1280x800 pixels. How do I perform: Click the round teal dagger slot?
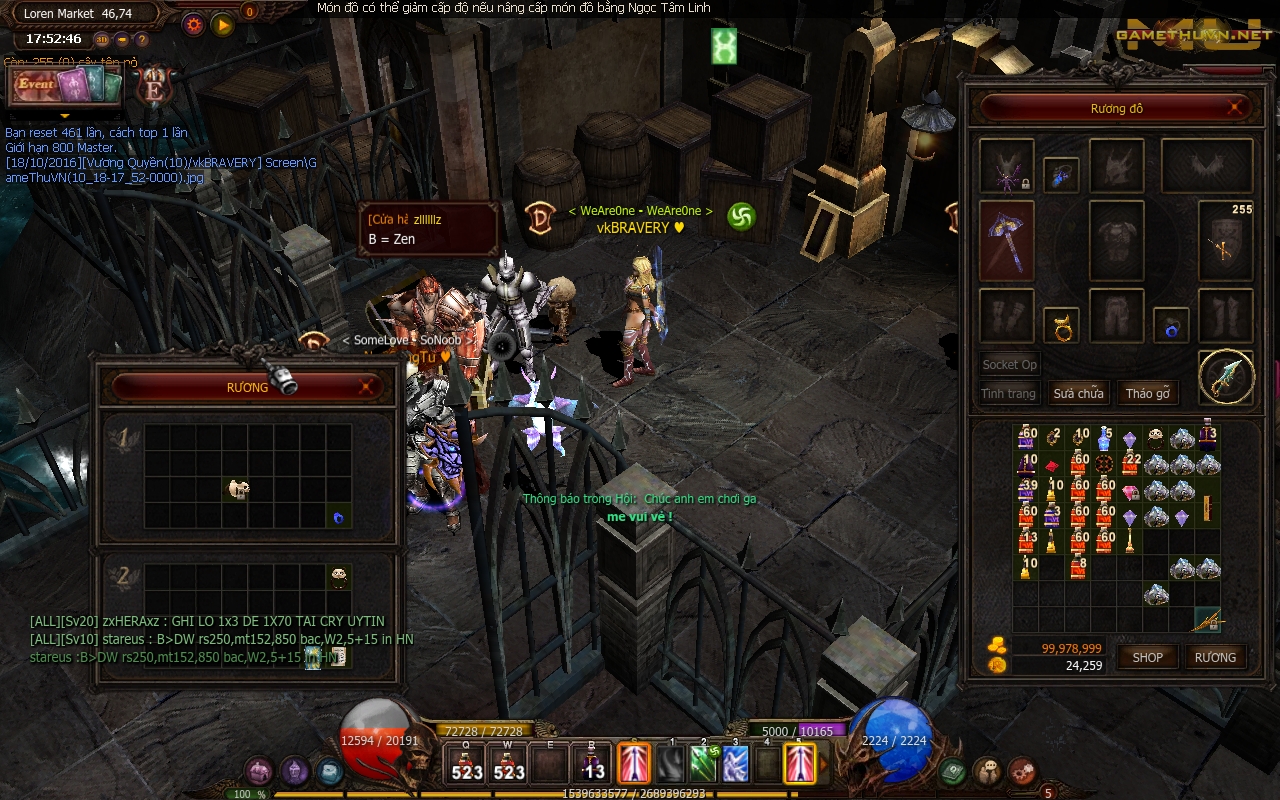[1226, 377]
